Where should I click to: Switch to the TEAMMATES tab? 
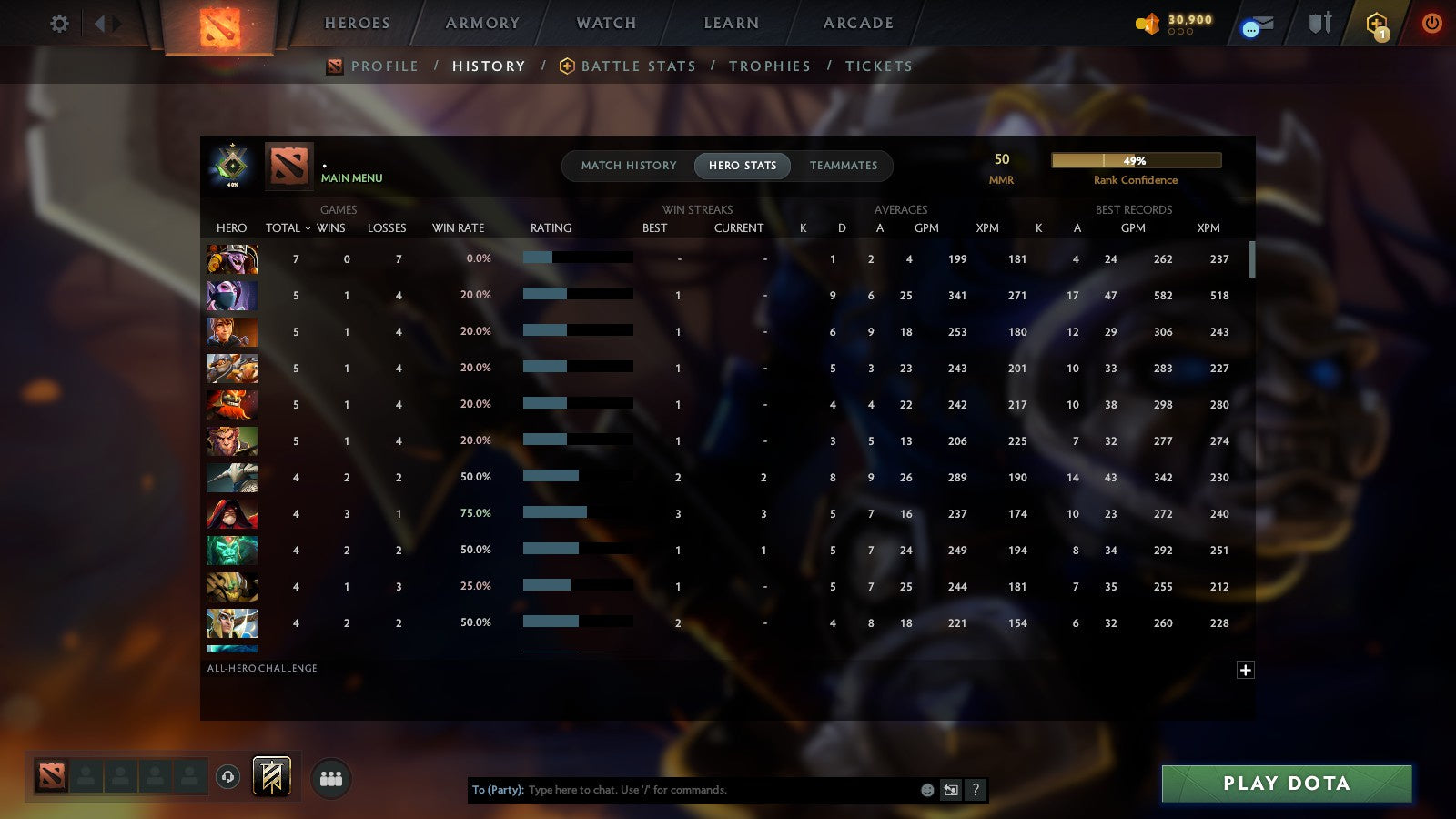pyautogui.click(x=844, y=166)
